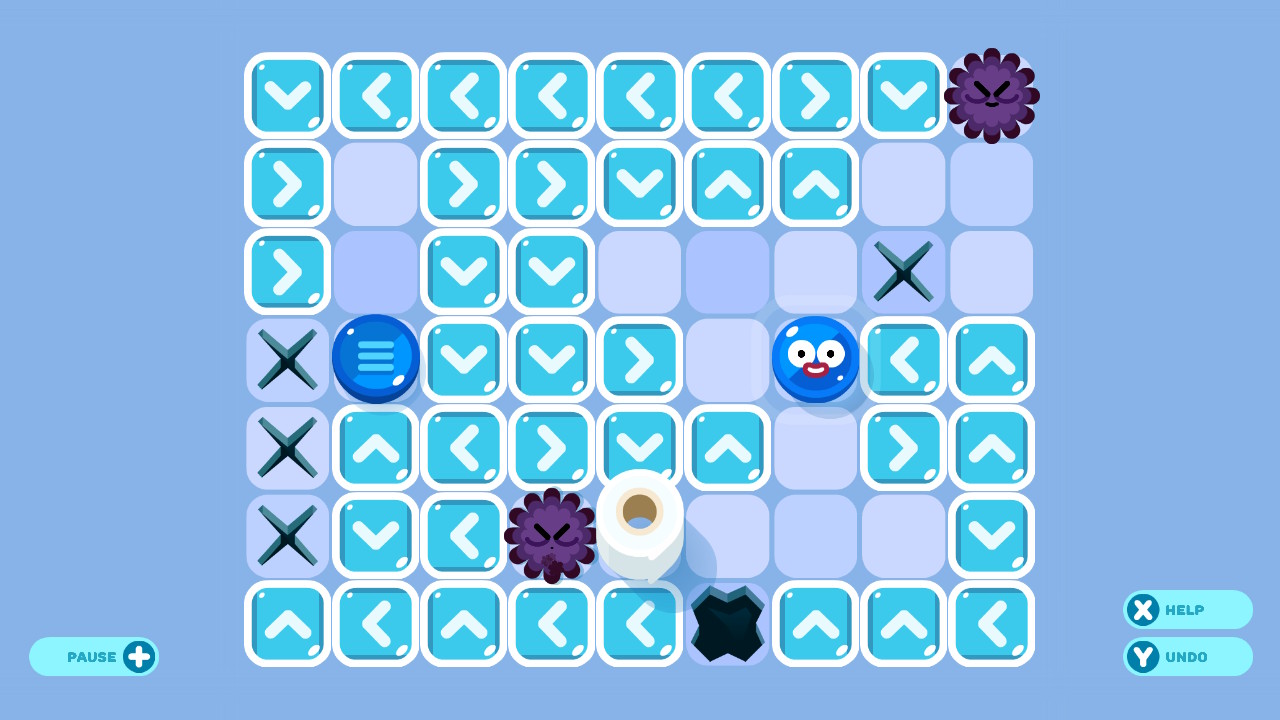Click the empty tile below the blue character
The image size is (1280, 720).
815,447
